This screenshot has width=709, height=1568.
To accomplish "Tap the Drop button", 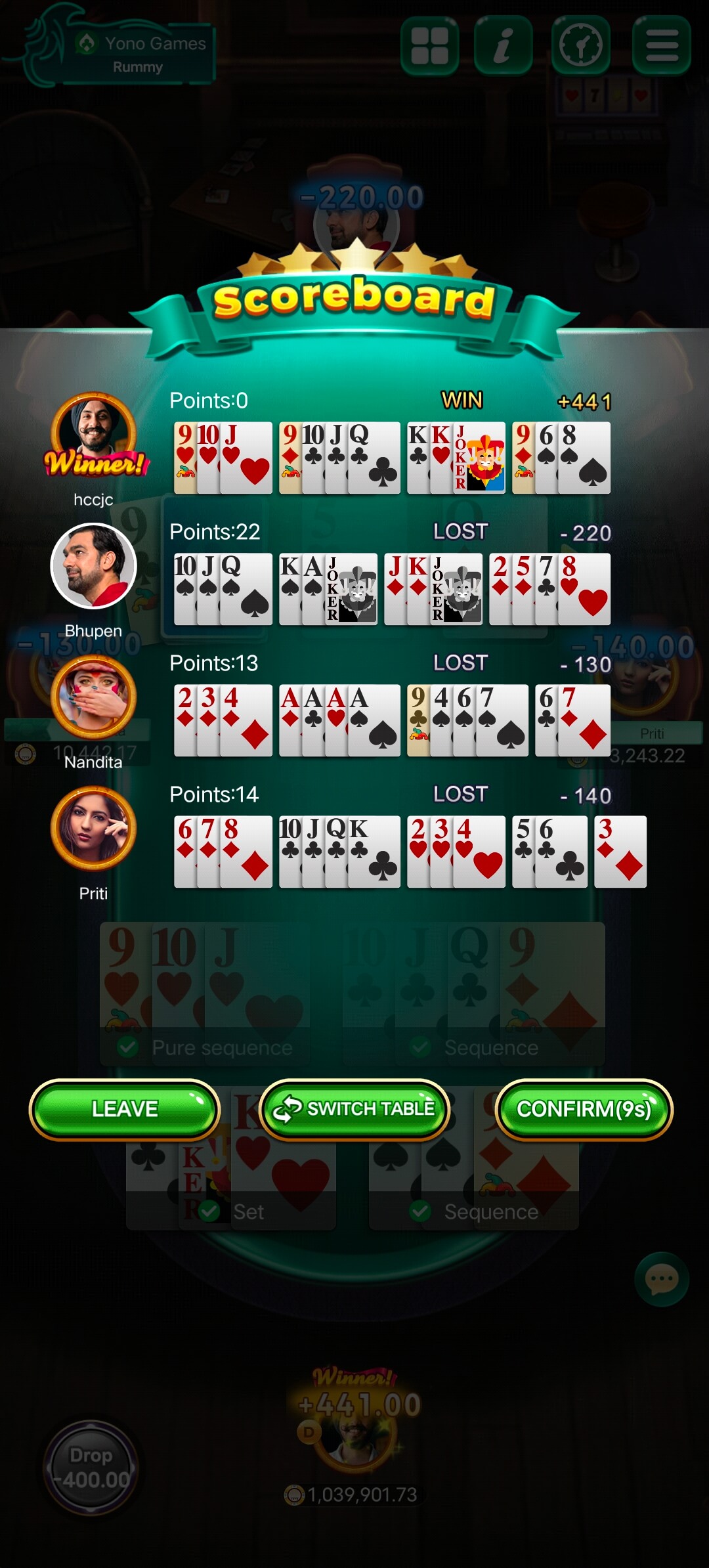I will (x=91, y=1467).
